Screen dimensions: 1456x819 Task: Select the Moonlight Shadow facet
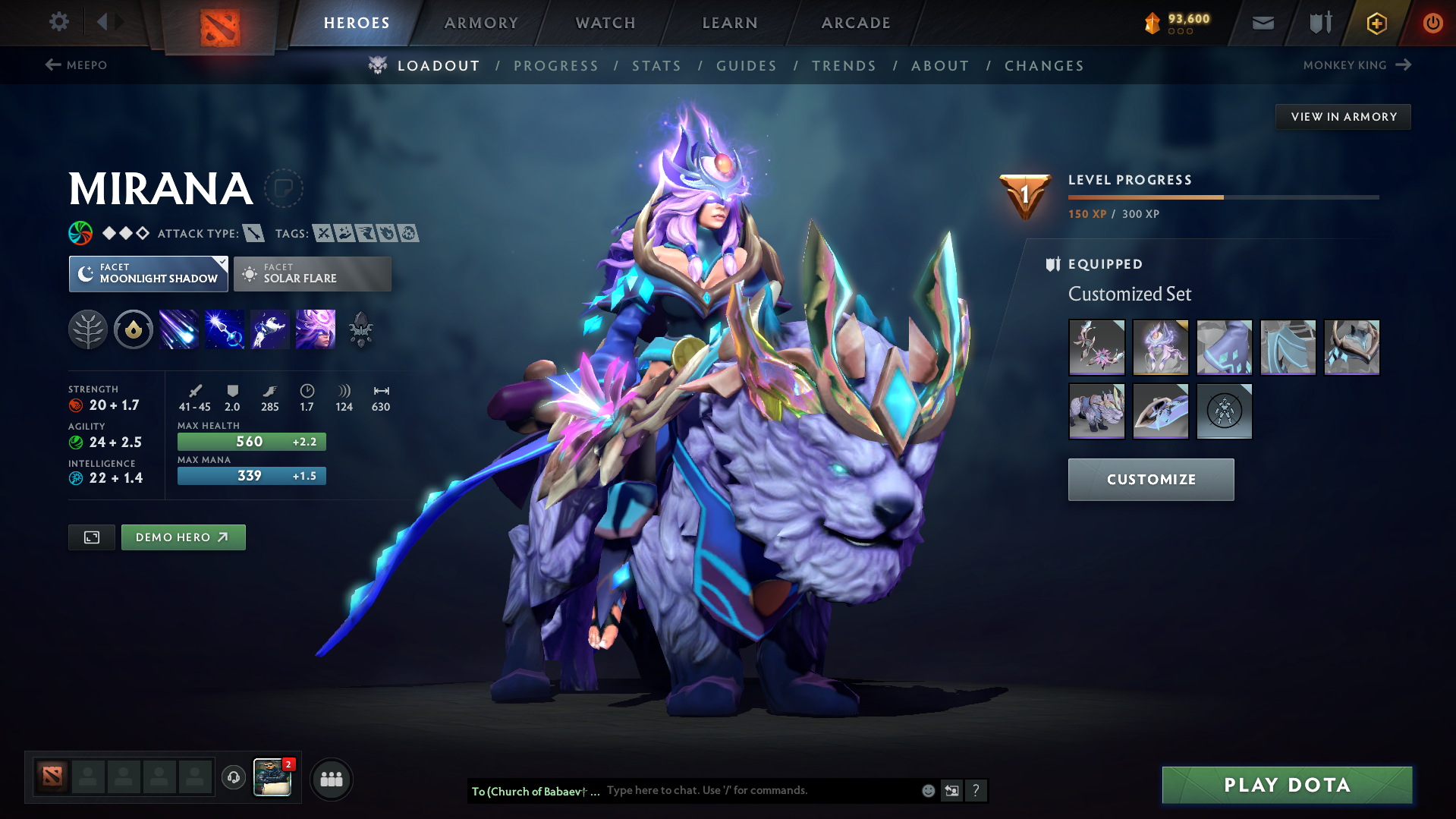point(148,273)
